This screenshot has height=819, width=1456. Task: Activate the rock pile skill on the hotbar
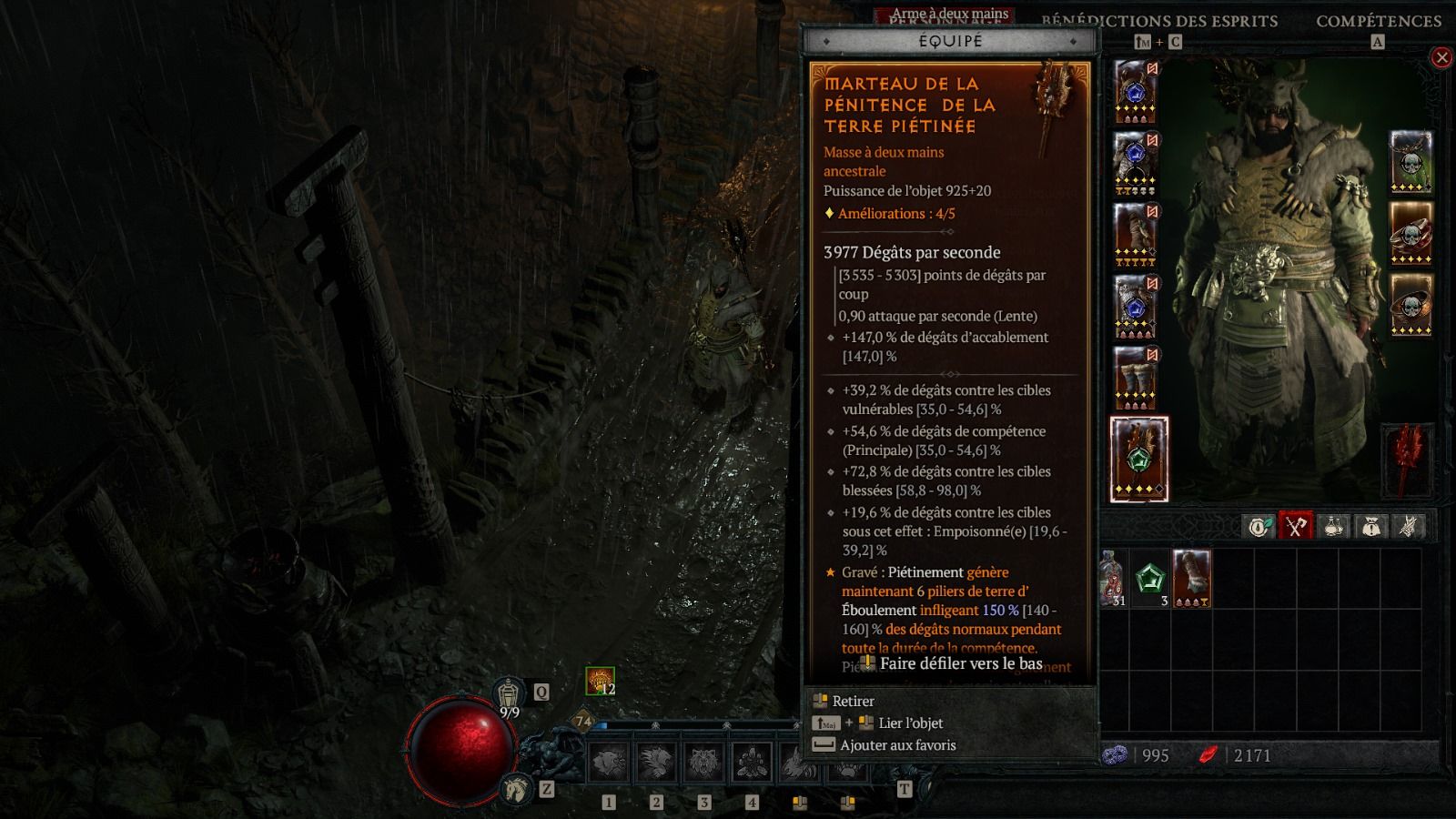coord(752,763)
